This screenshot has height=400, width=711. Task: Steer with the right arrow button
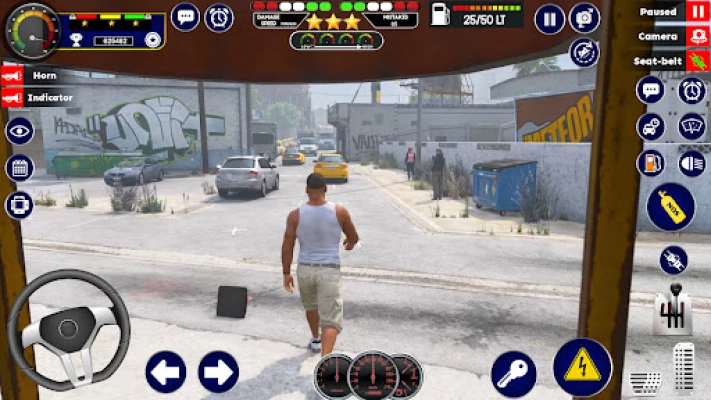coord(218,372)
